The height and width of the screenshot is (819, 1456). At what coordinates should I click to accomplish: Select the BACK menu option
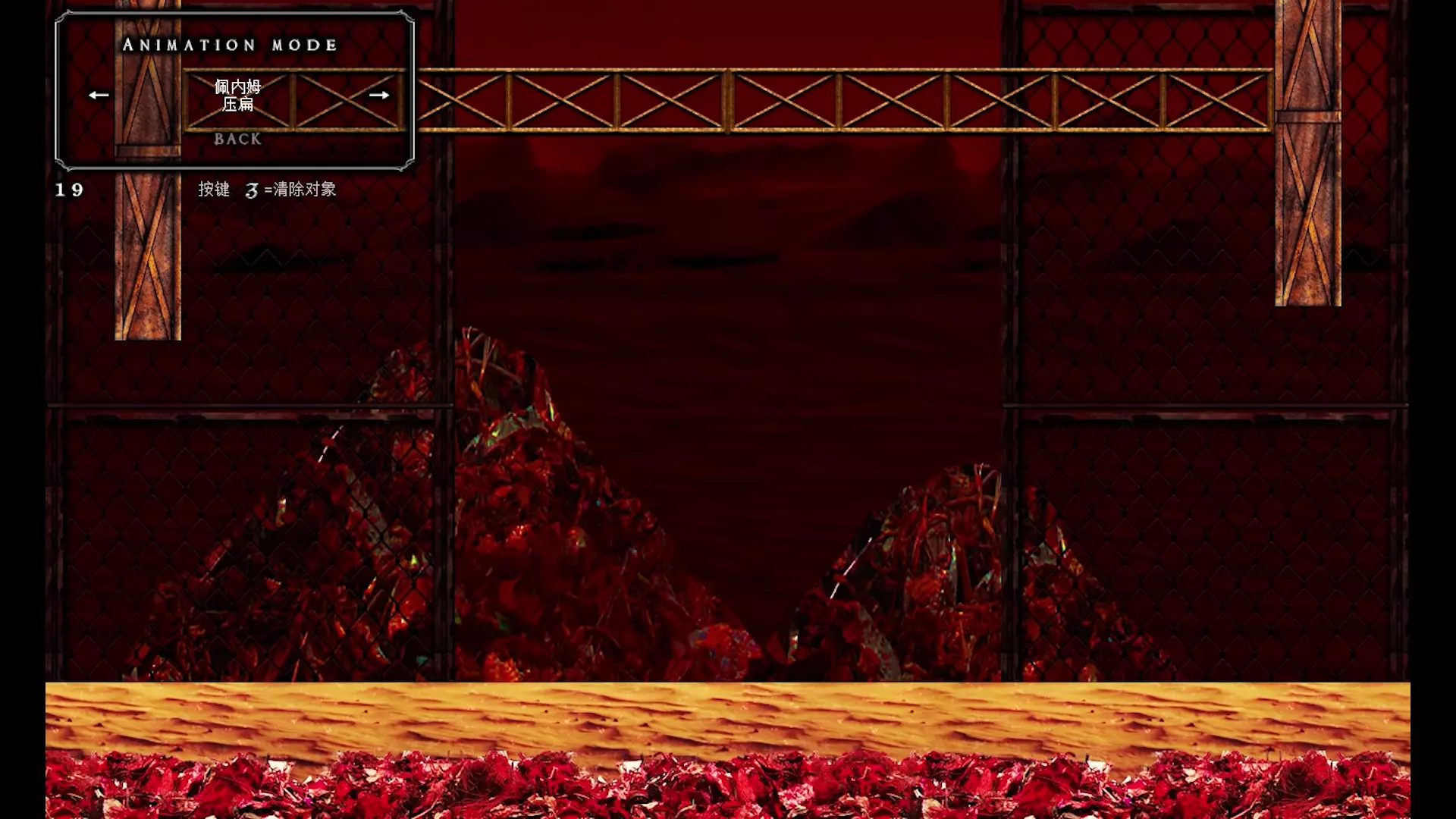pos(237,139)
